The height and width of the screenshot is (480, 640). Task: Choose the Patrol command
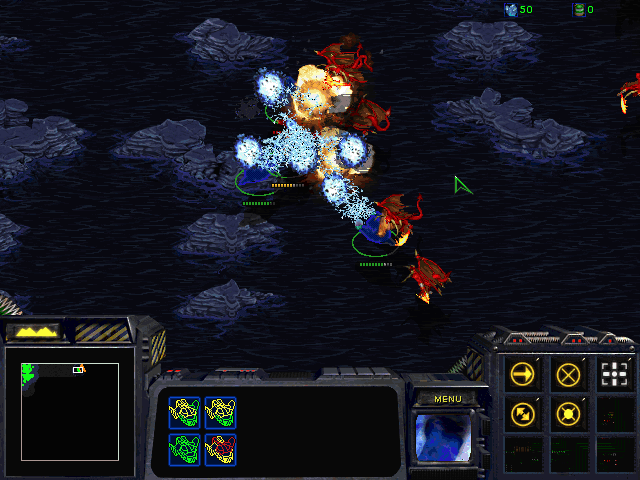click(522, 412)
